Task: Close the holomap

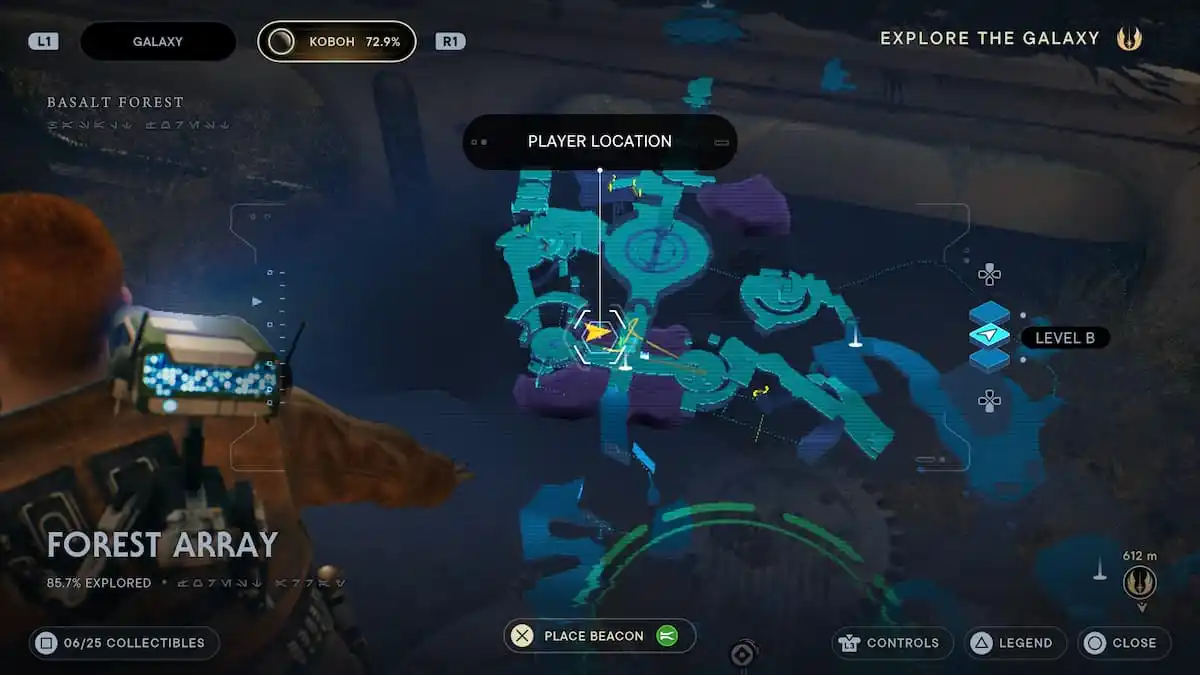Action: pos(1123,643)
